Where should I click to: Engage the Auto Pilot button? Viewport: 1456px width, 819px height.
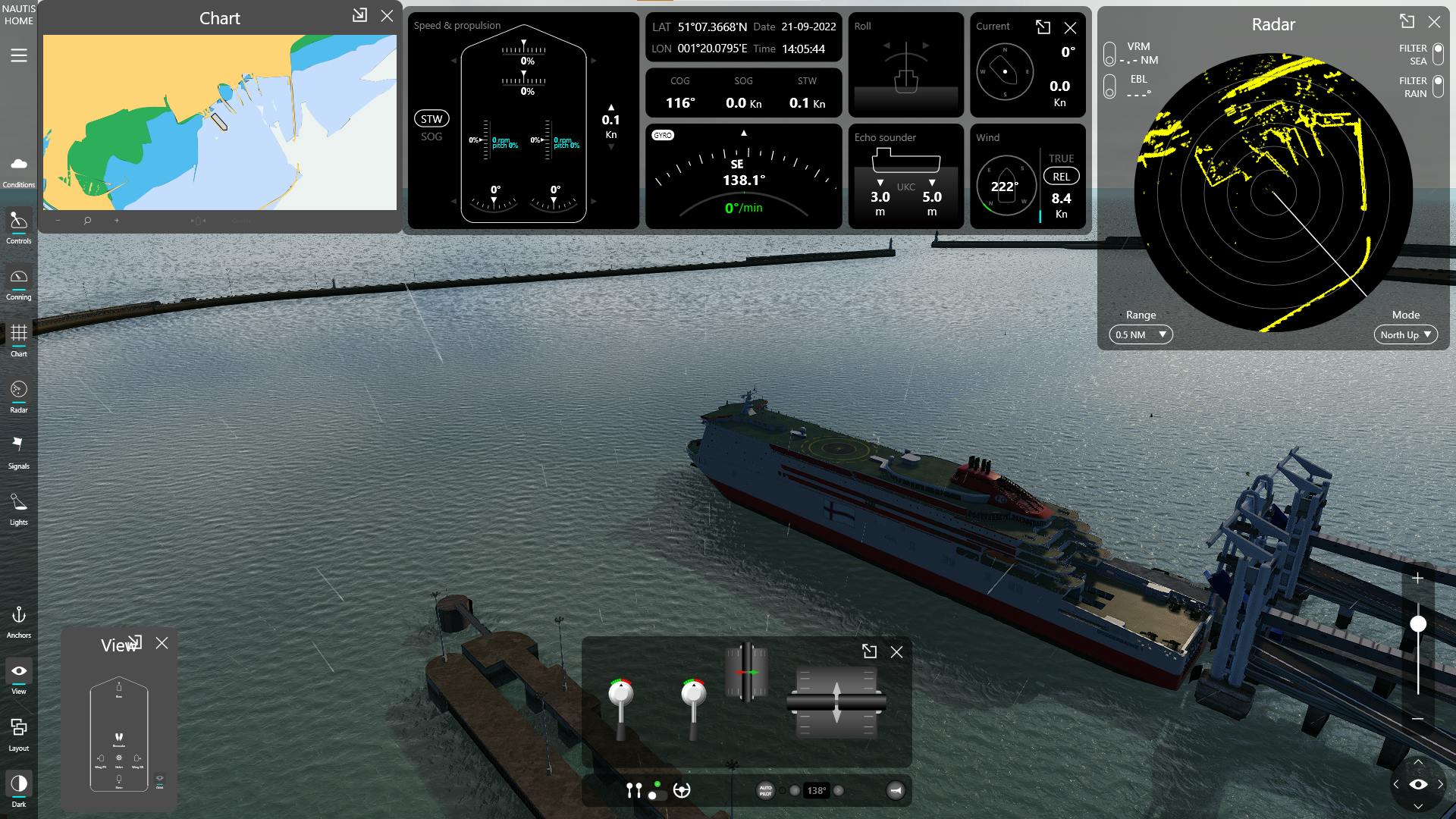[765, 791]
